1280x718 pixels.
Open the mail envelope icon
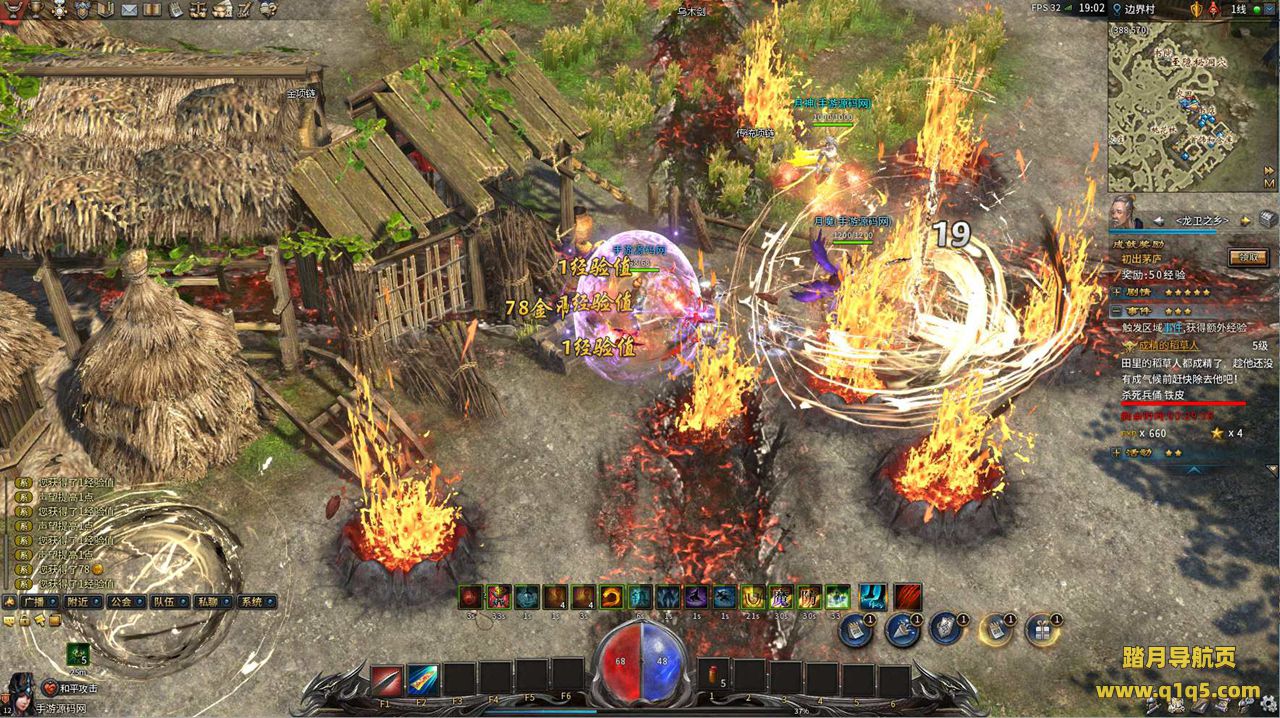pyautogui.click(x=129, y=9)
